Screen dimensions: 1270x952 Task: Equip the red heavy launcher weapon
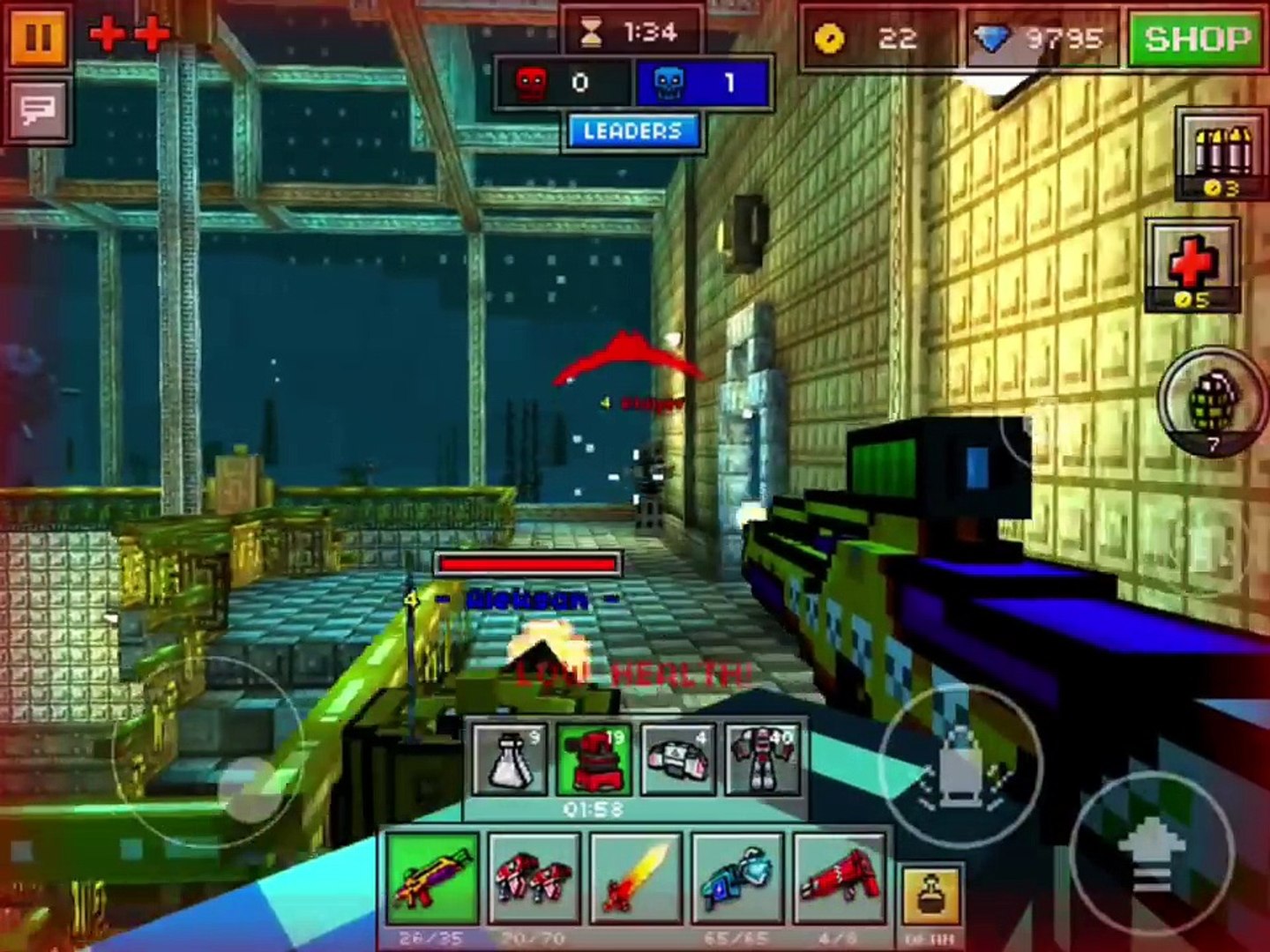[x=839, y=878]
